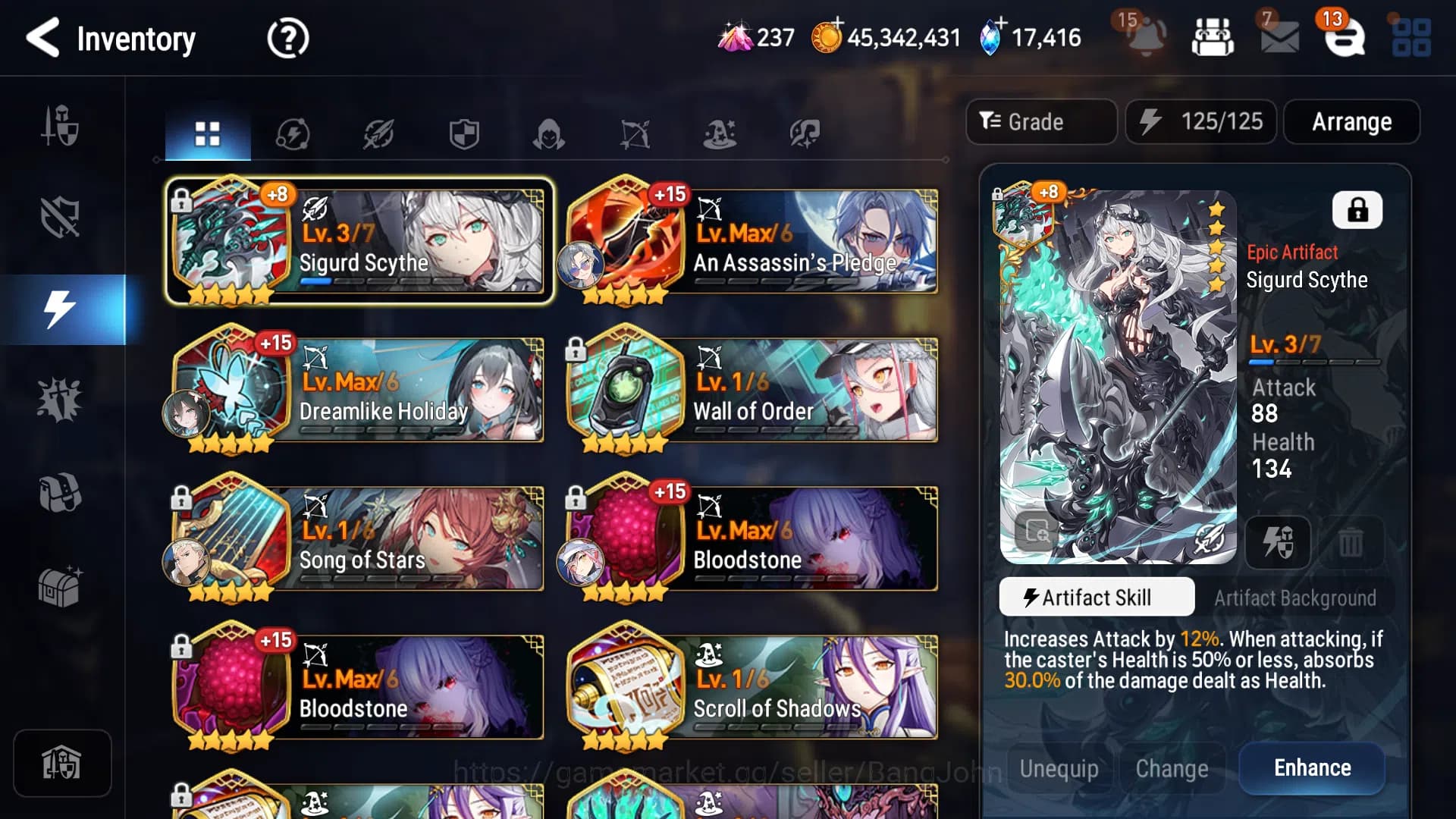The width and height of the screenshot is (1456, 819).
Task: Show all artifacts with the grid filter
Action: pyautogui.click(x=207, y=133)
